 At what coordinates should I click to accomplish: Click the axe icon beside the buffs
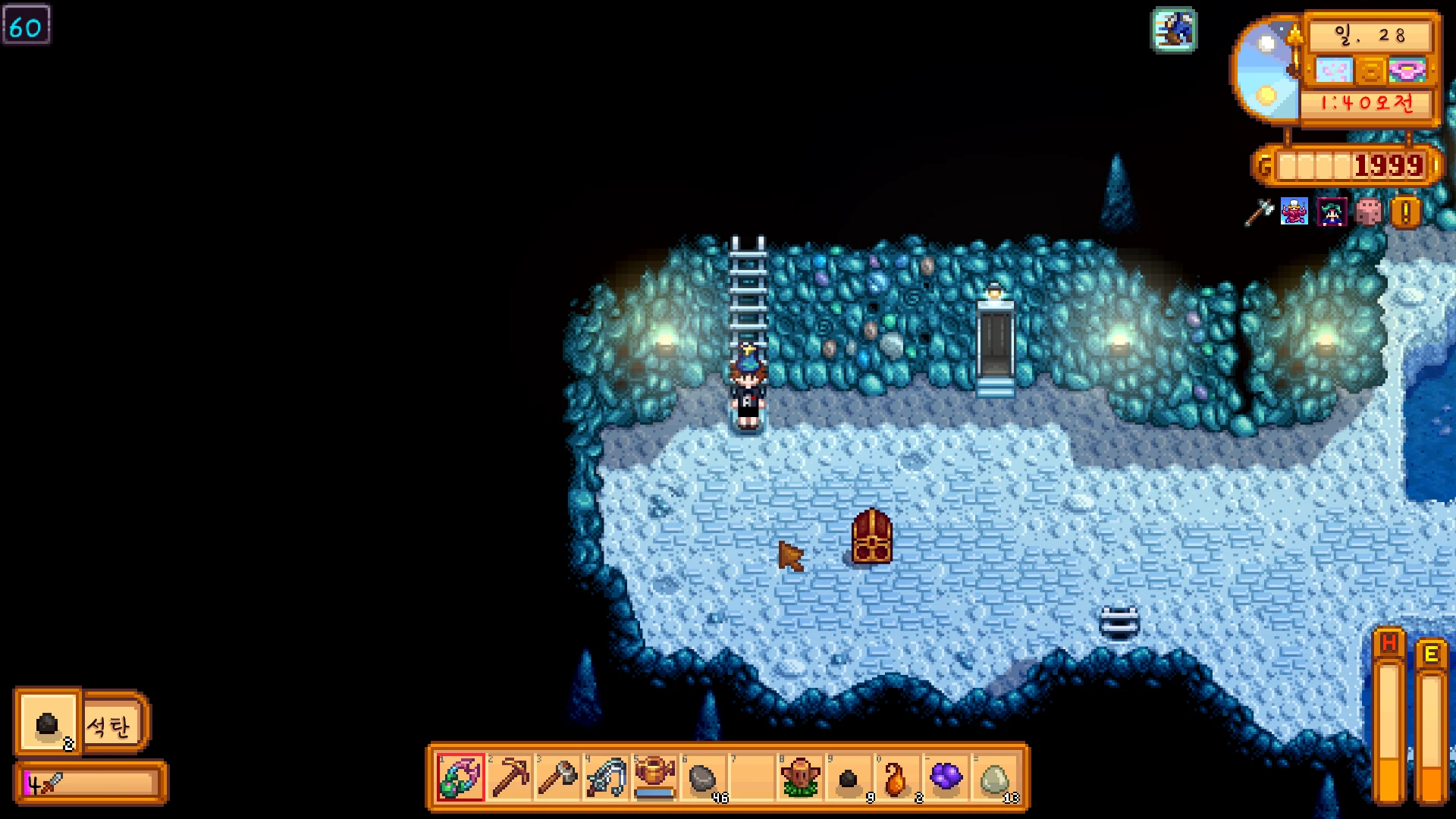[1259, 212]
